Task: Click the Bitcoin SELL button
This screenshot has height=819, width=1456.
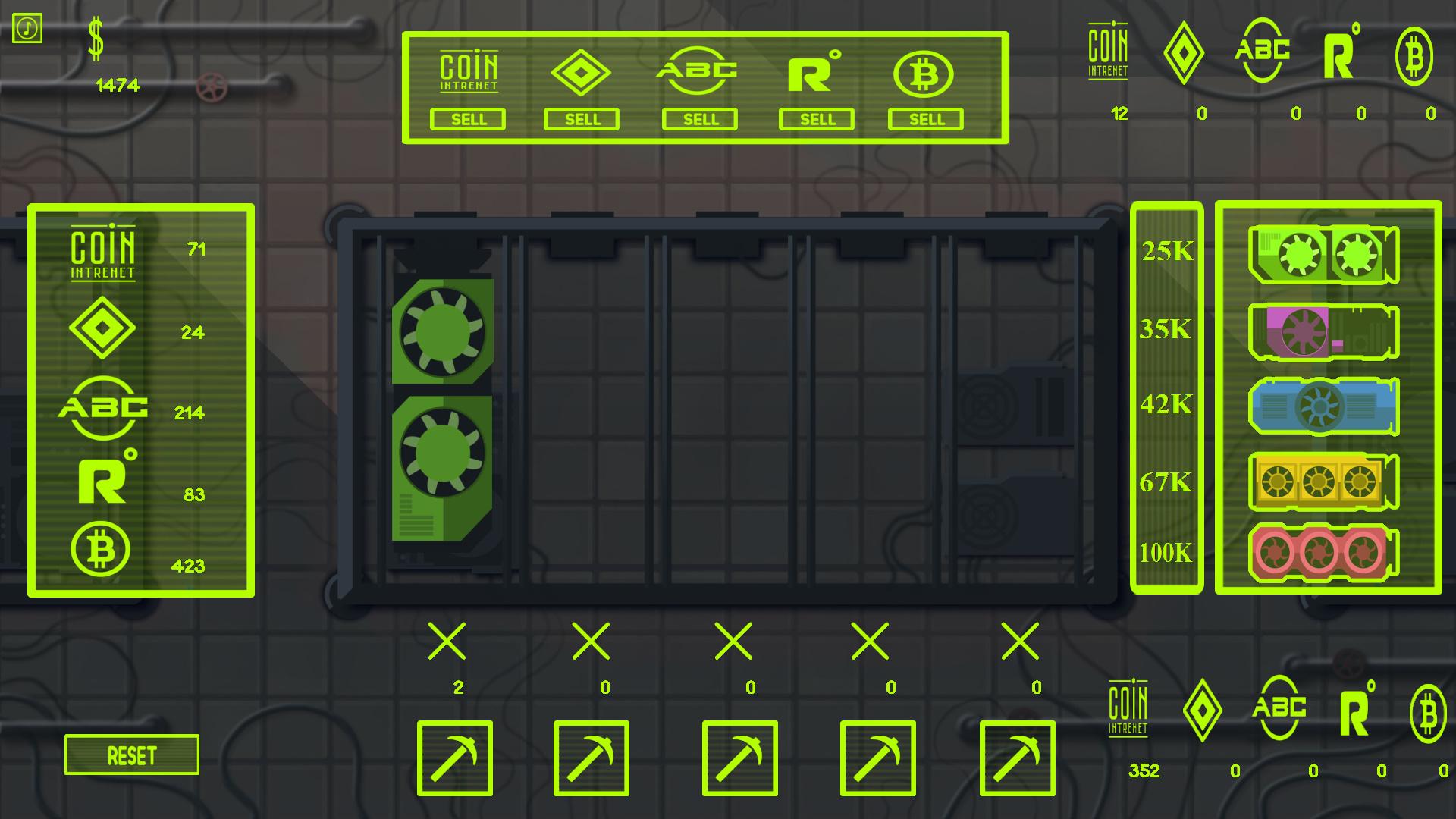Action: pyautogui.click(x=925, y=119)
